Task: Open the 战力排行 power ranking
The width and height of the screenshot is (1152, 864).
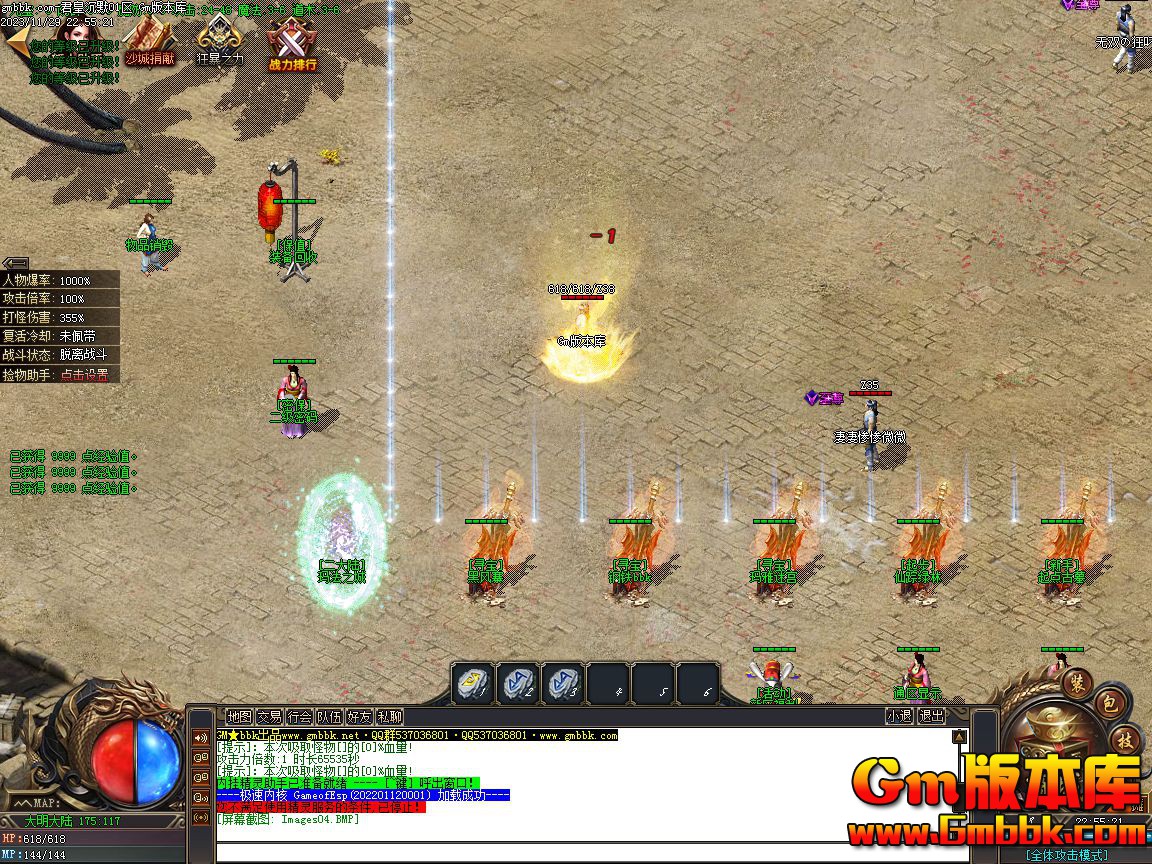Action: click(x=292, y=46)
